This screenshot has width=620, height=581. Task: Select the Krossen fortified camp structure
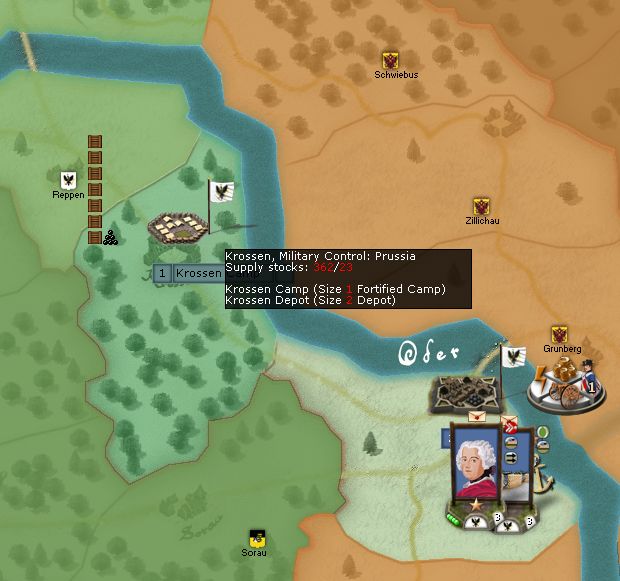click(180, 230)
